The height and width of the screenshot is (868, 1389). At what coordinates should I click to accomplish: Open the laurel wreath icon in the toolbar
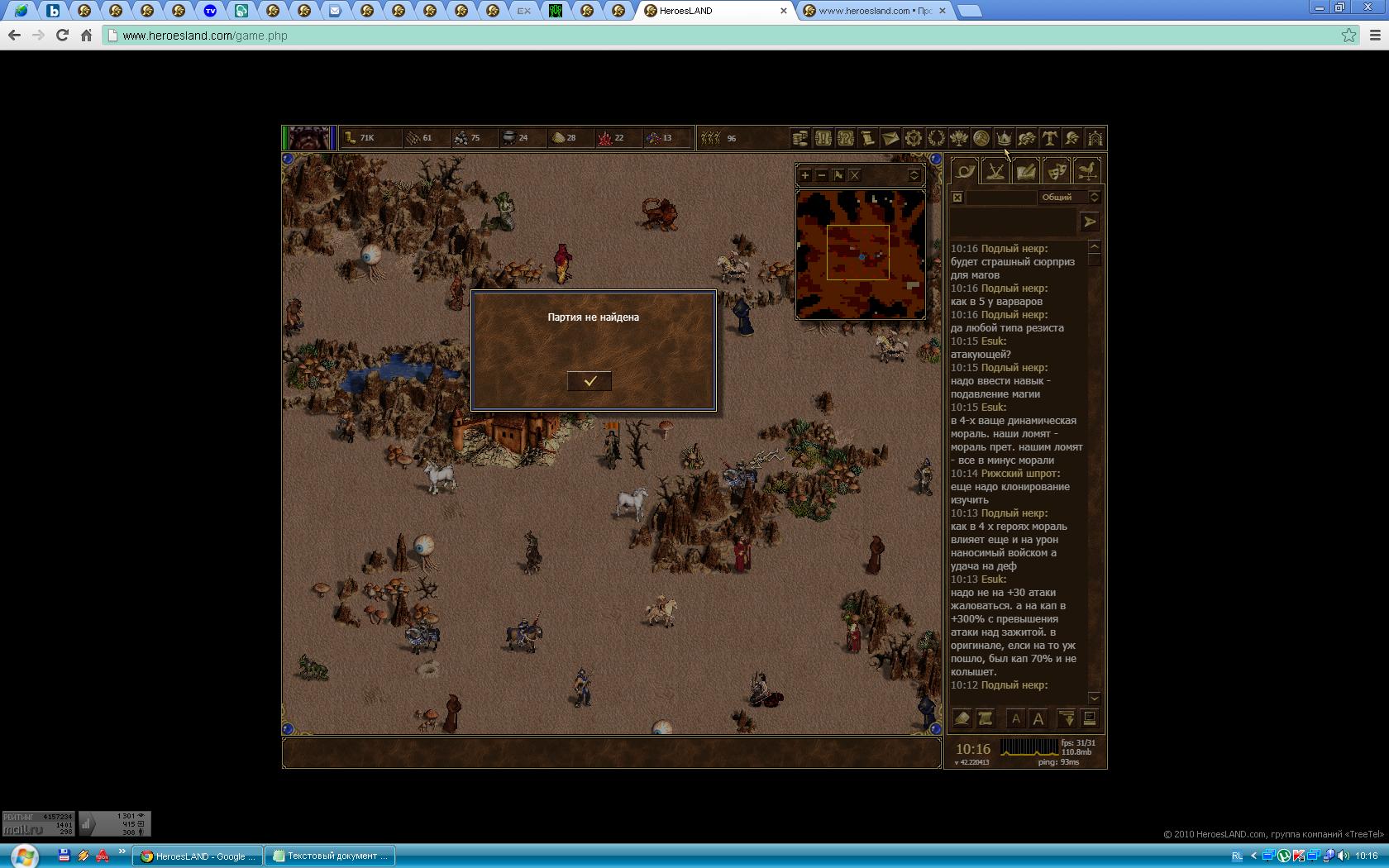coord(936,138)
